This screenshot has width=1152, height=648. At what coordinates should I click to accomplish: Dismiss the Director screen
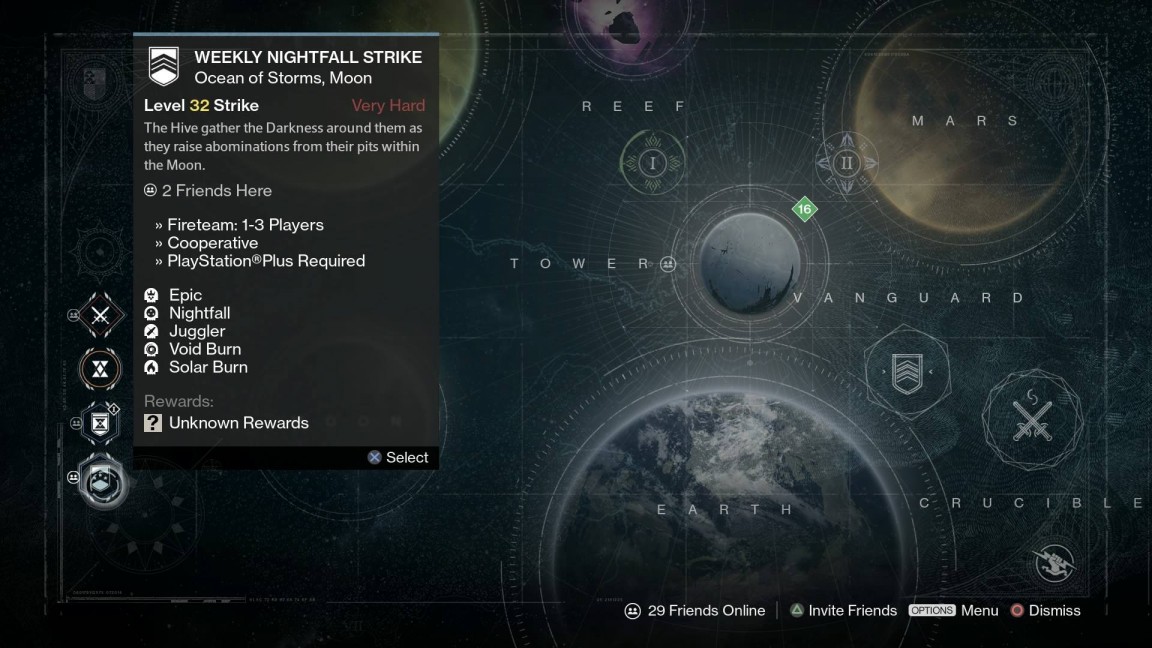(x=1045, y=610)
